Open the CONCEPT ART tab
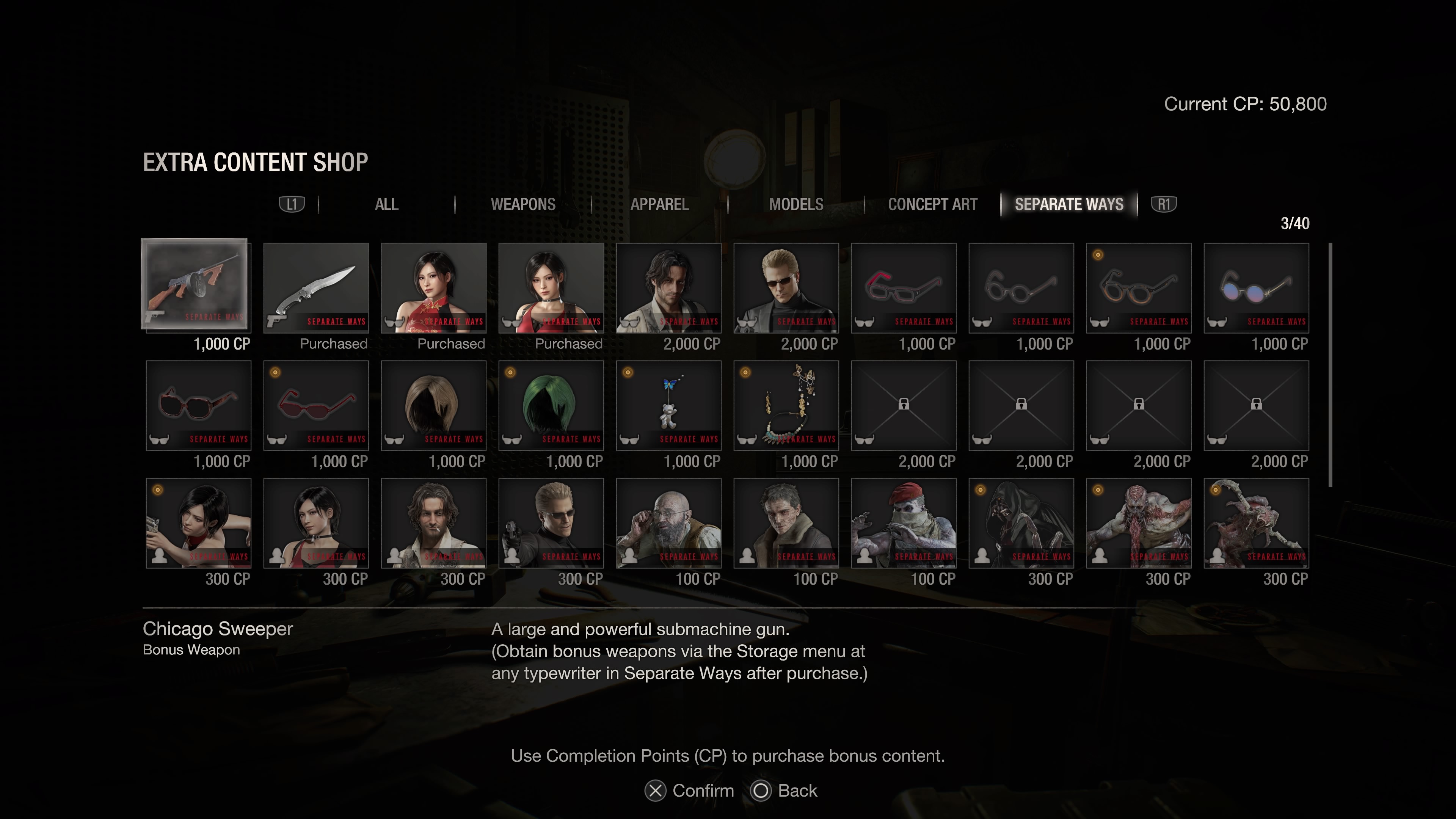 pyautogui.click(x=933, y=205)
